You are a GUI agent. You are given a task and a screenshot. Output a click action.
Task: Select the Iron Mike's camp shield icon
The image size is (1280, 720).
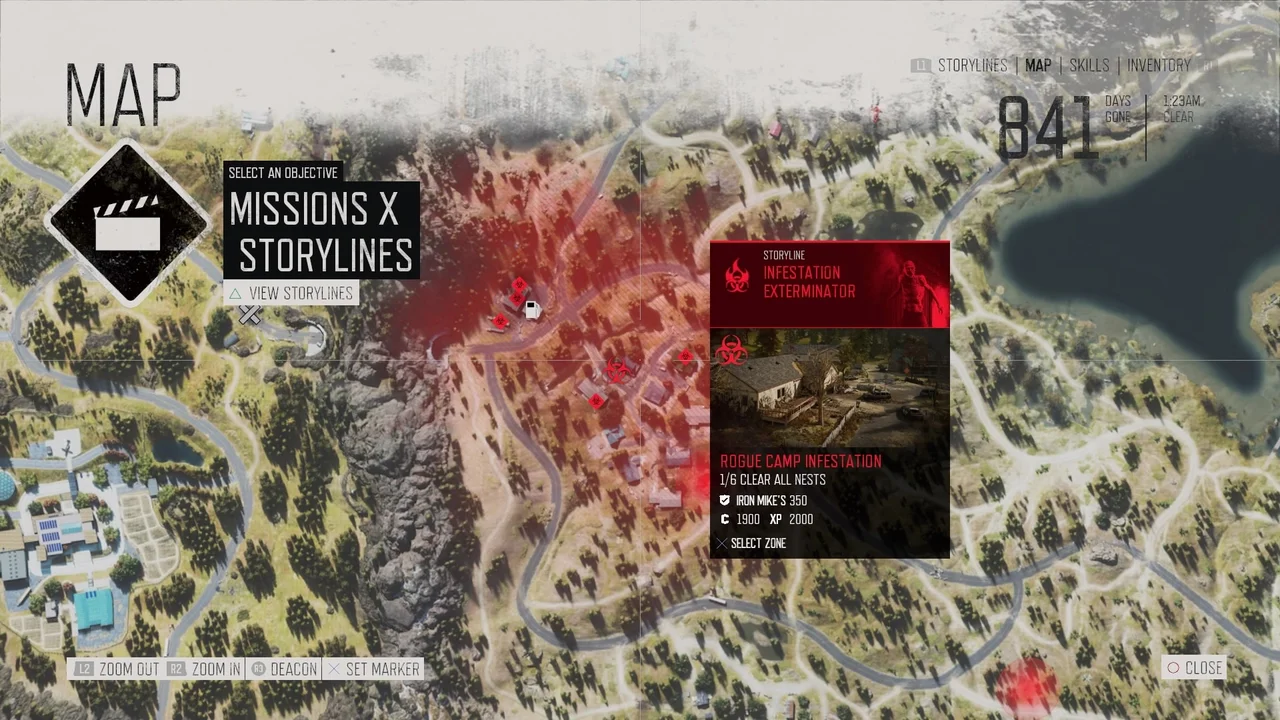[x=725, y=500]
